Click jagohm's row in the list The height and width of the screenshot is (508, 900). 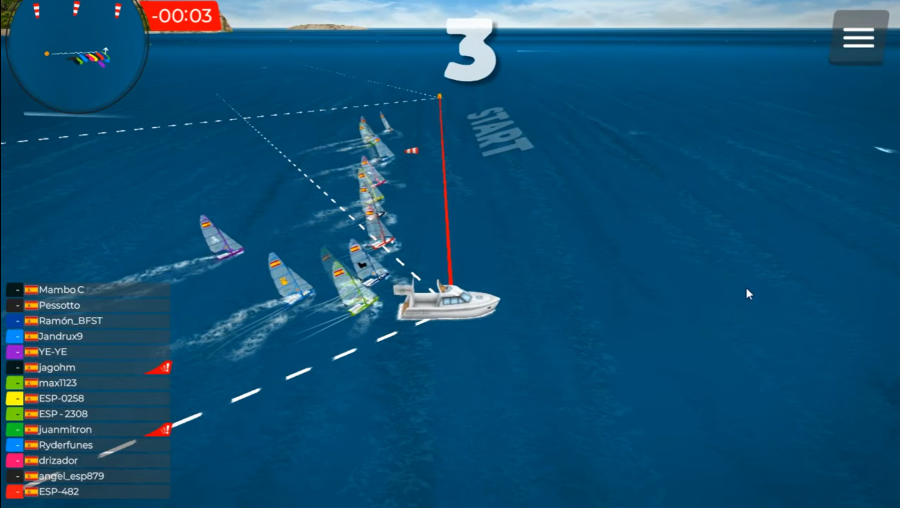tap(88, 367)
